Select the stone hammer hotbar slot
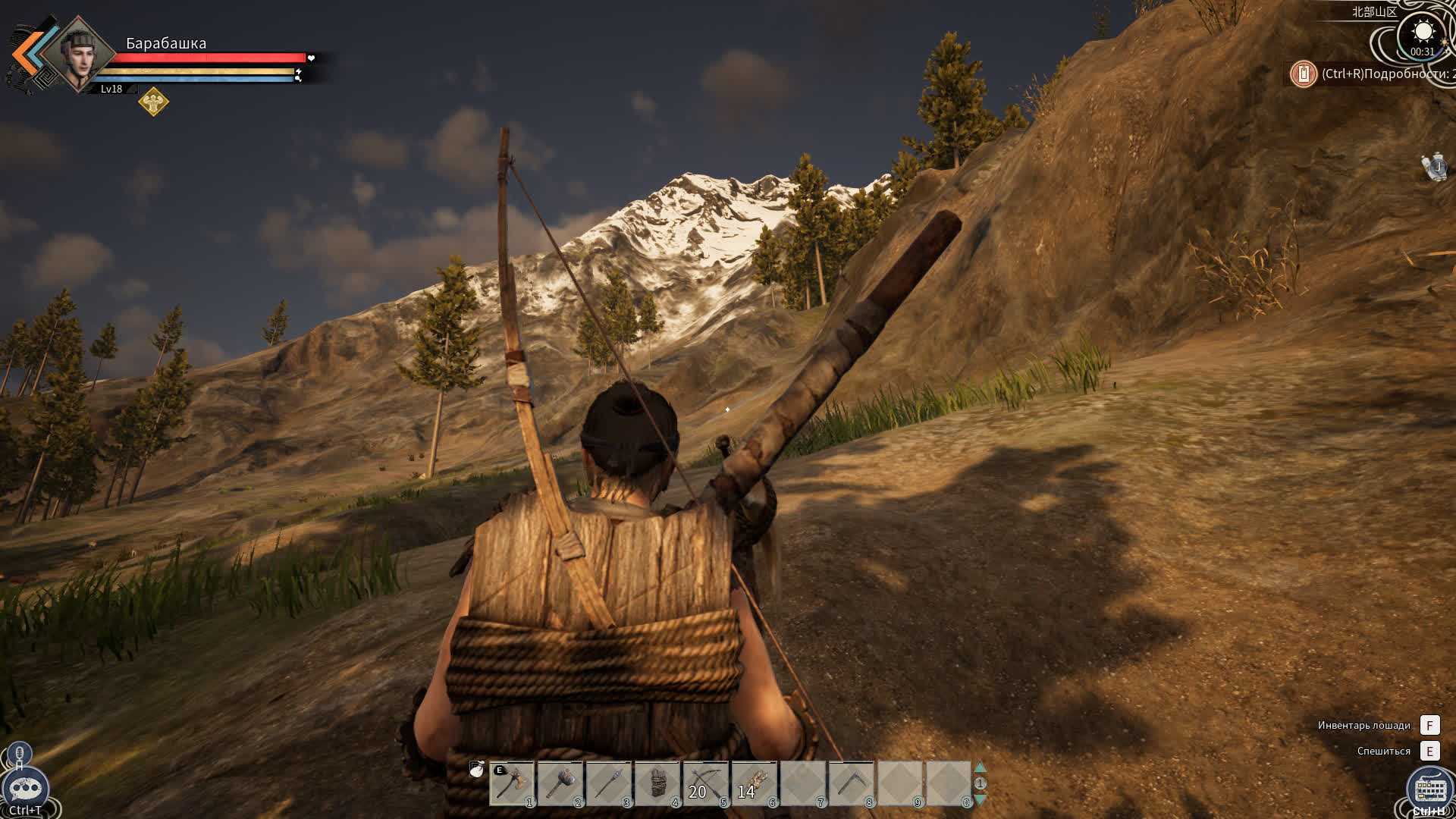 click(560, 784)
